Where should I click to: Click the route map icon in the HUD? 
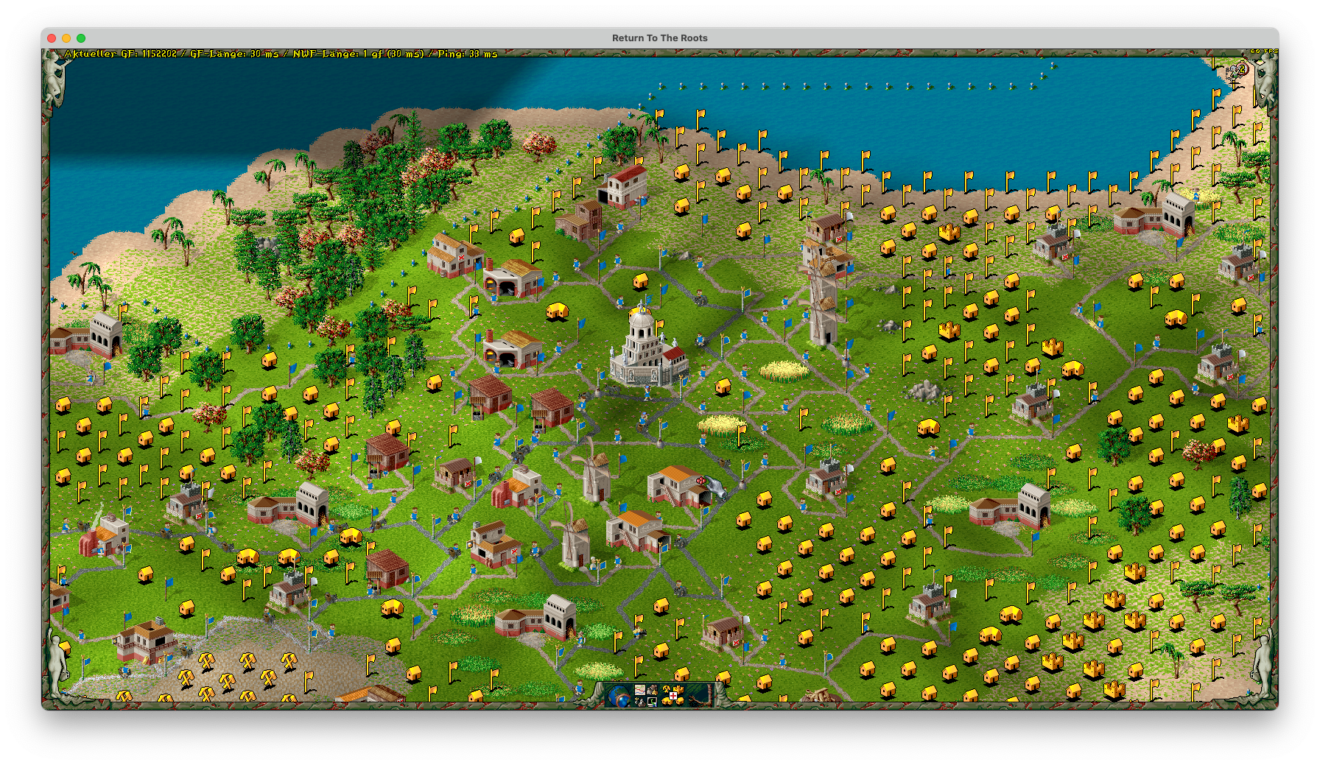pos(638,688)
